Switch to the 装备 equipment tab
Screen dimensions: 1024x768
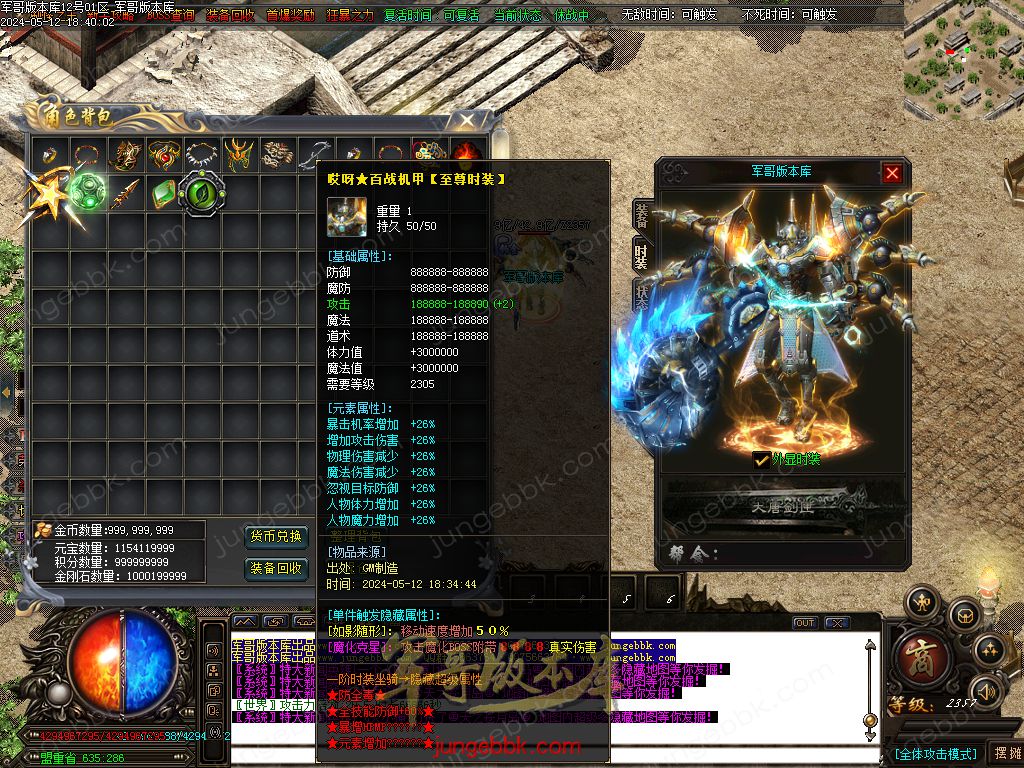(641, 216)
